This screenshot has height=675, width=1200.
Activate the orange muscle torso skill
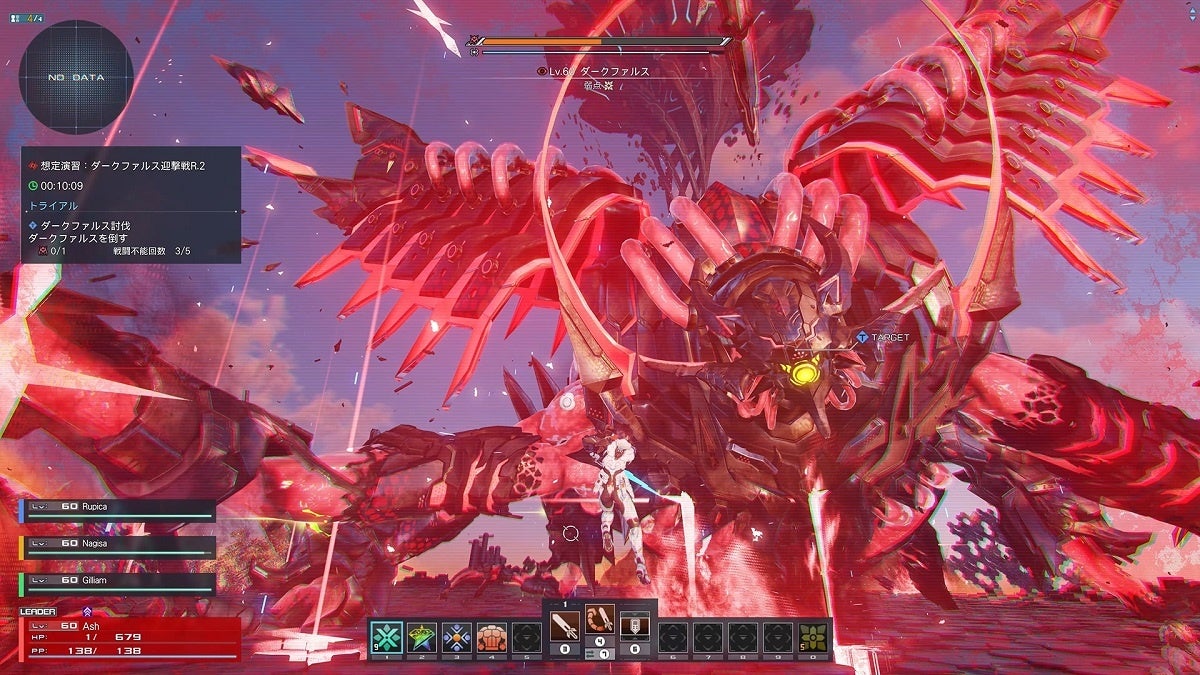point(491,636)
